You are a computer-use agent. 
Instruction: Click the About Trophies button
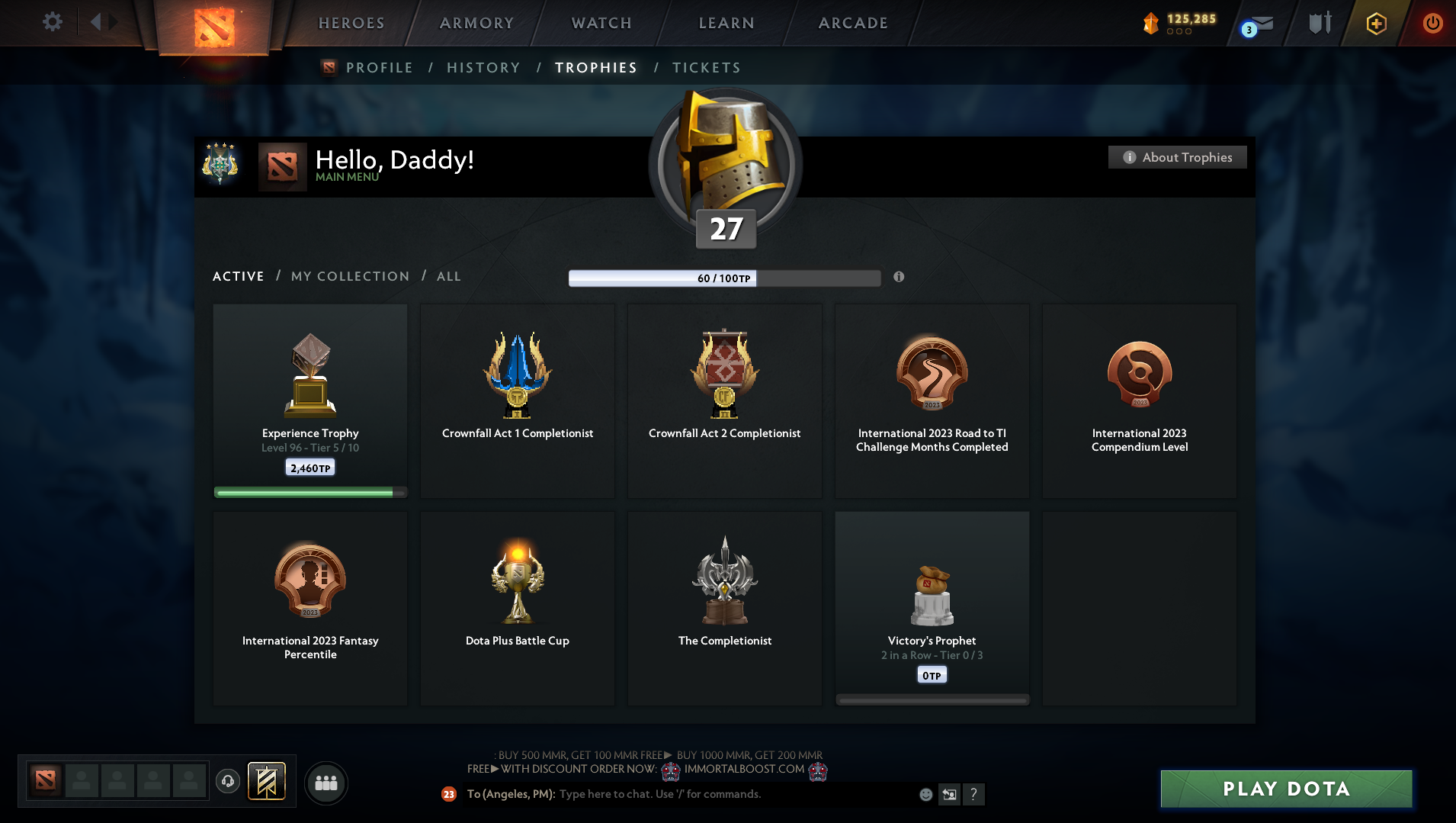click(1176, 157)
